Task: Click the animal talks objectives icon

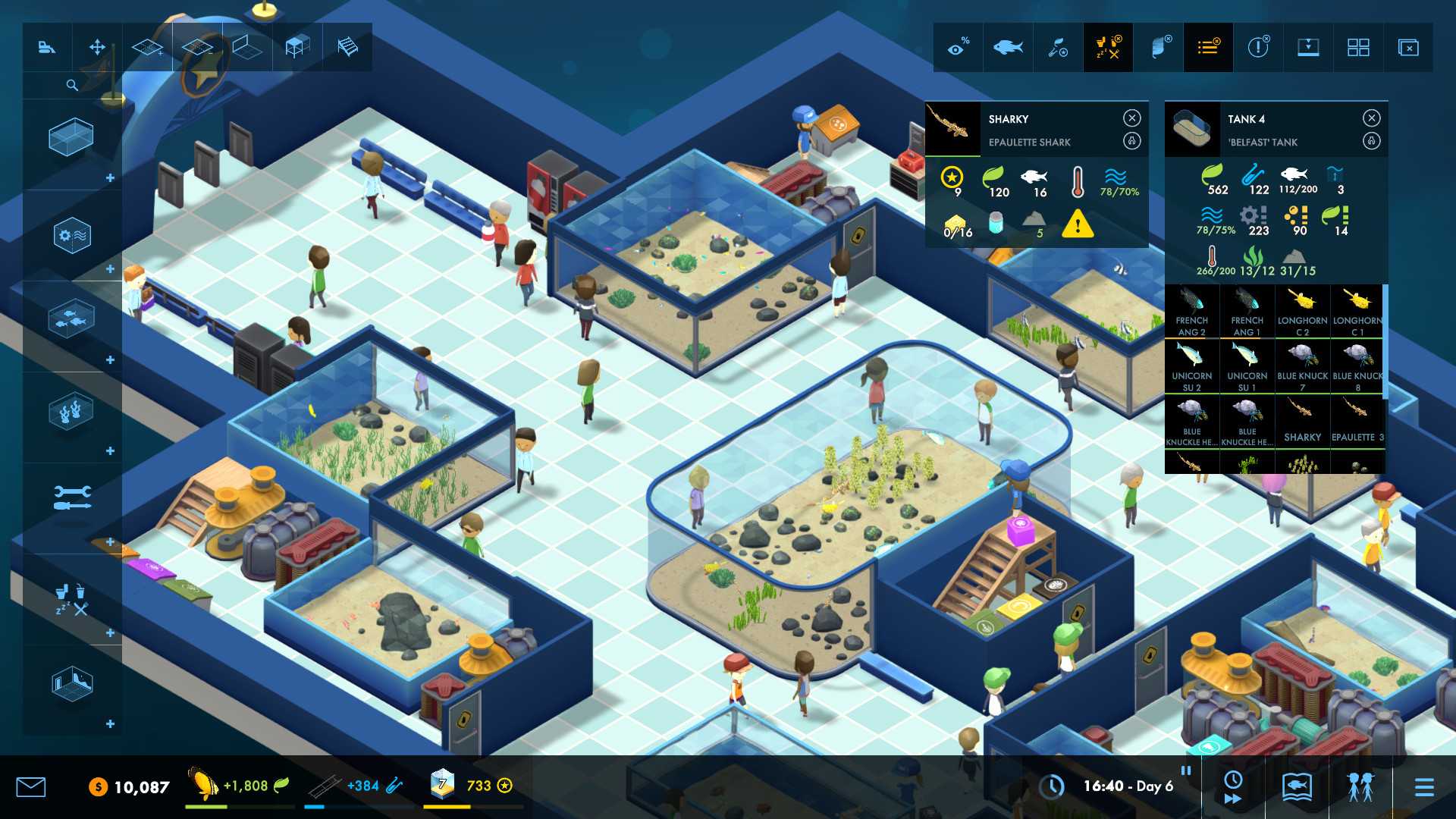Action: coord(1056,47)
